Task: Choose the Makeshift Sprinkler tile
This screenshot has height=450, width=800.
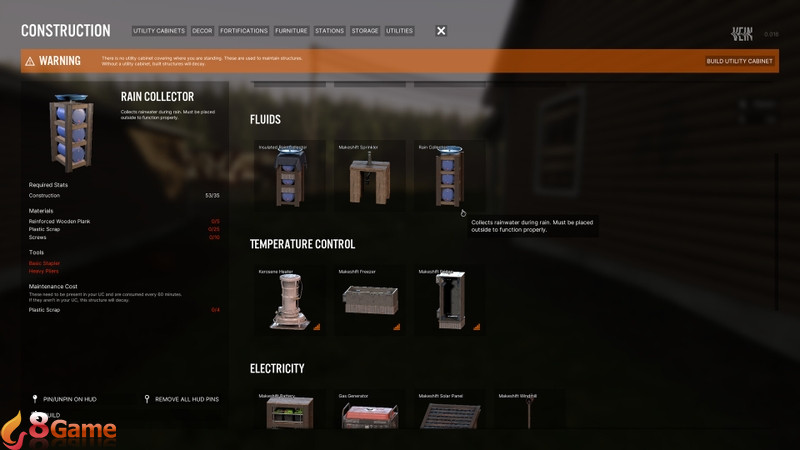Action: pos(370,177)
